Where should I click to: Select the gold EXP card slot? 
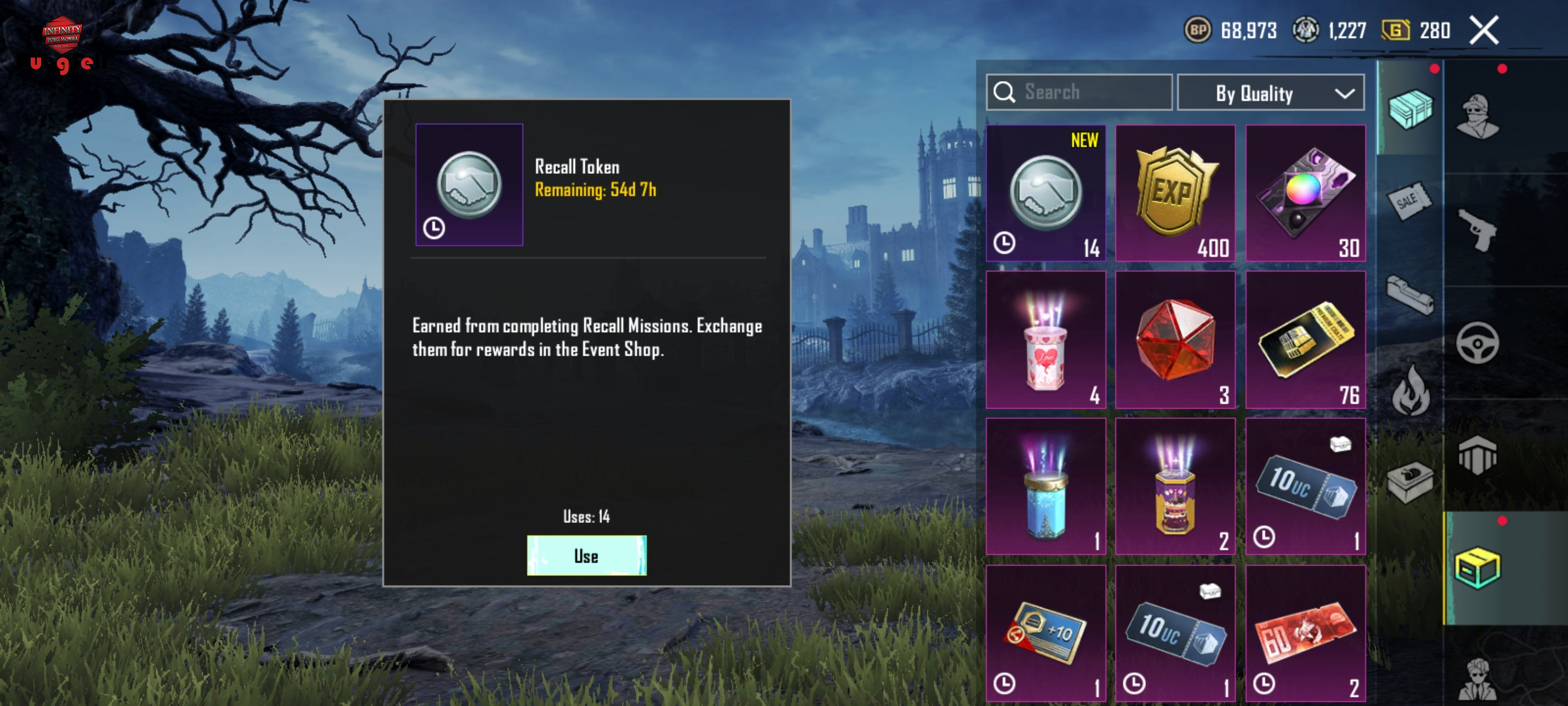point(1175,193)
